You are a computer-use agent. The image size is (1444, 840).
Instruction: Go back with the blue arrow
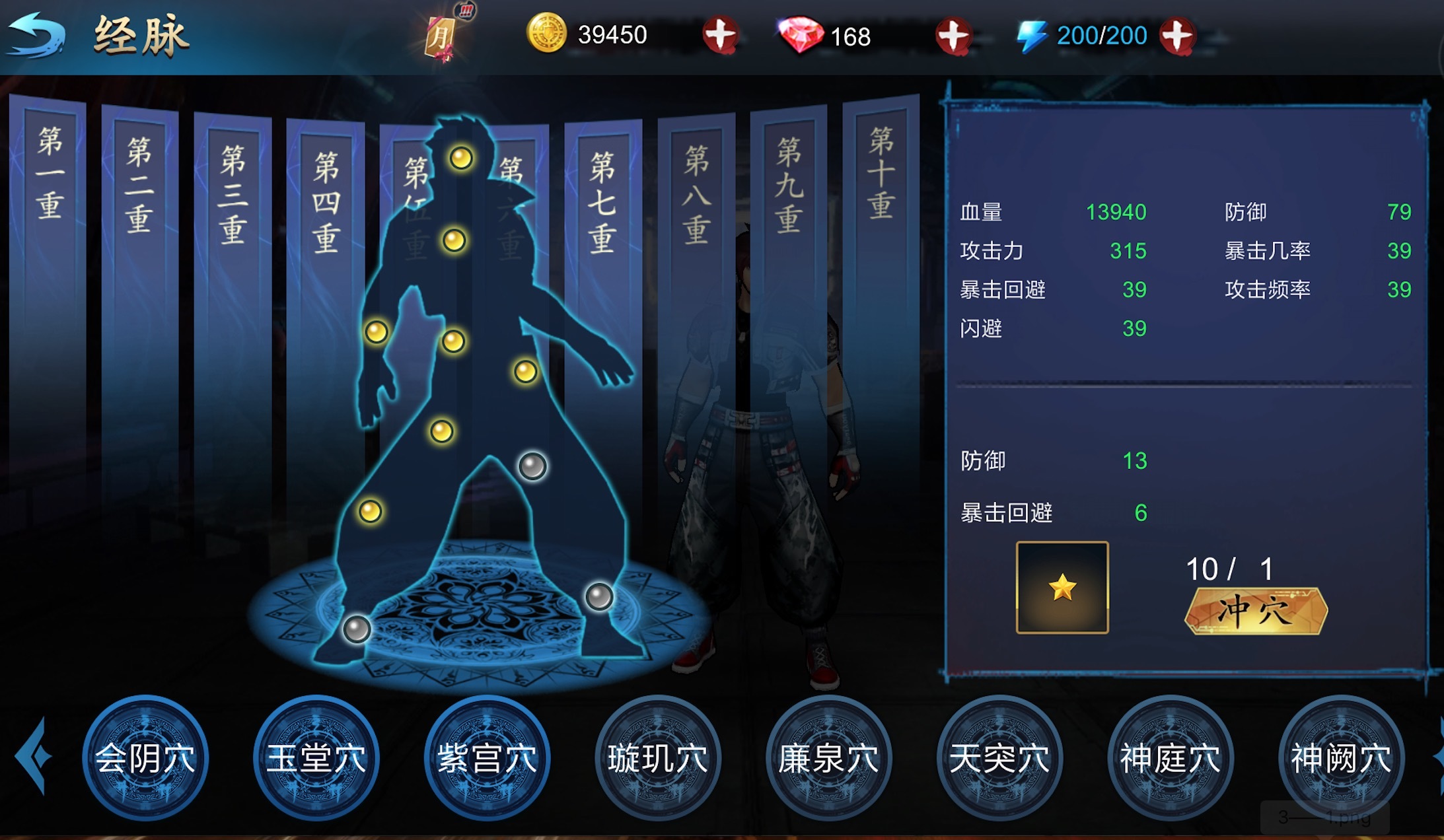coord(36,36)
